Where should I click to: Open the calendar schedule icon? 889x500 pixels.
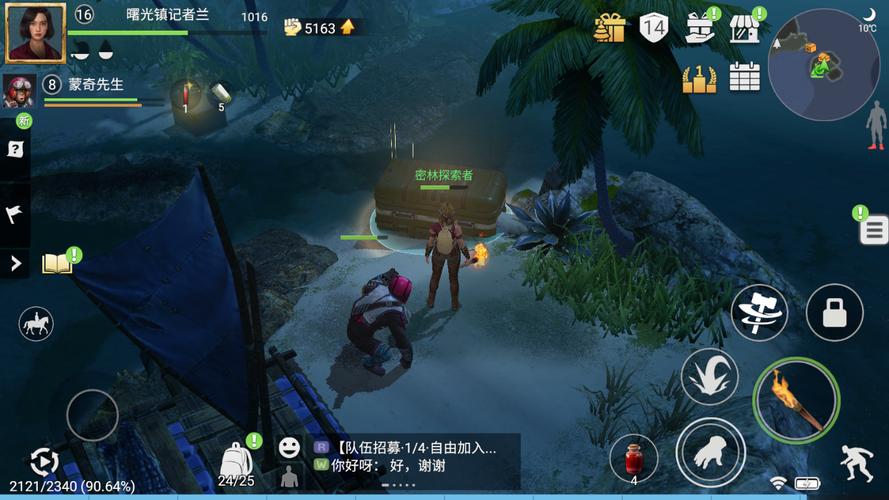(x=744, y=77)
